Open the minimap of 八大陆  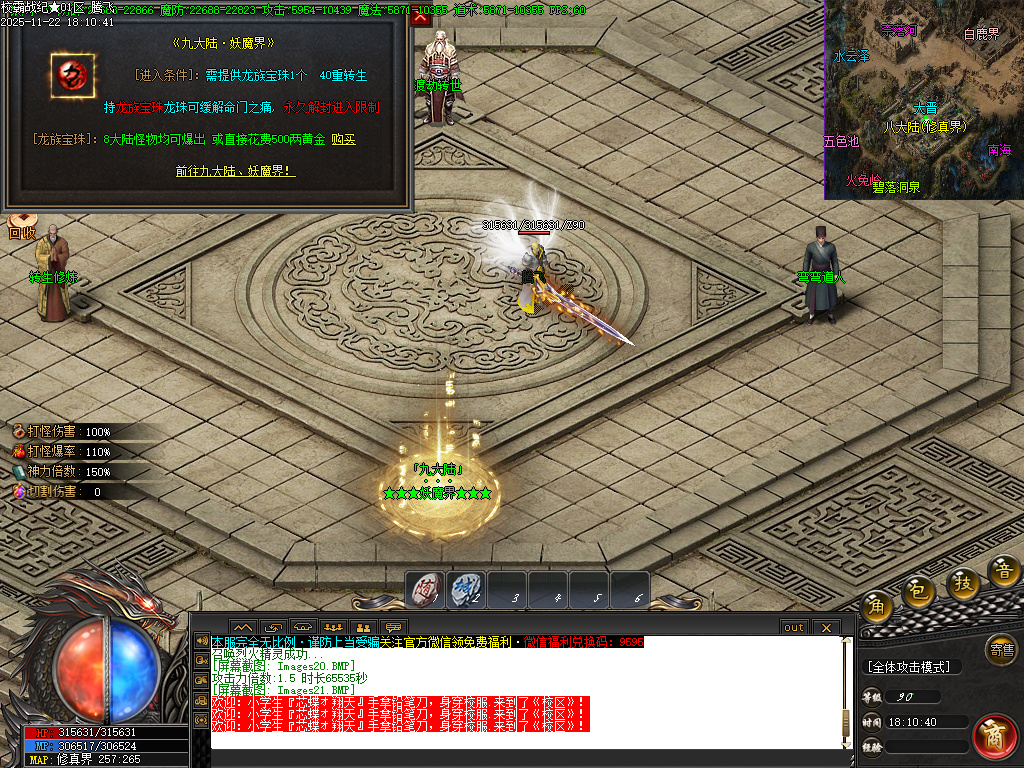click(x=923, y=98)
